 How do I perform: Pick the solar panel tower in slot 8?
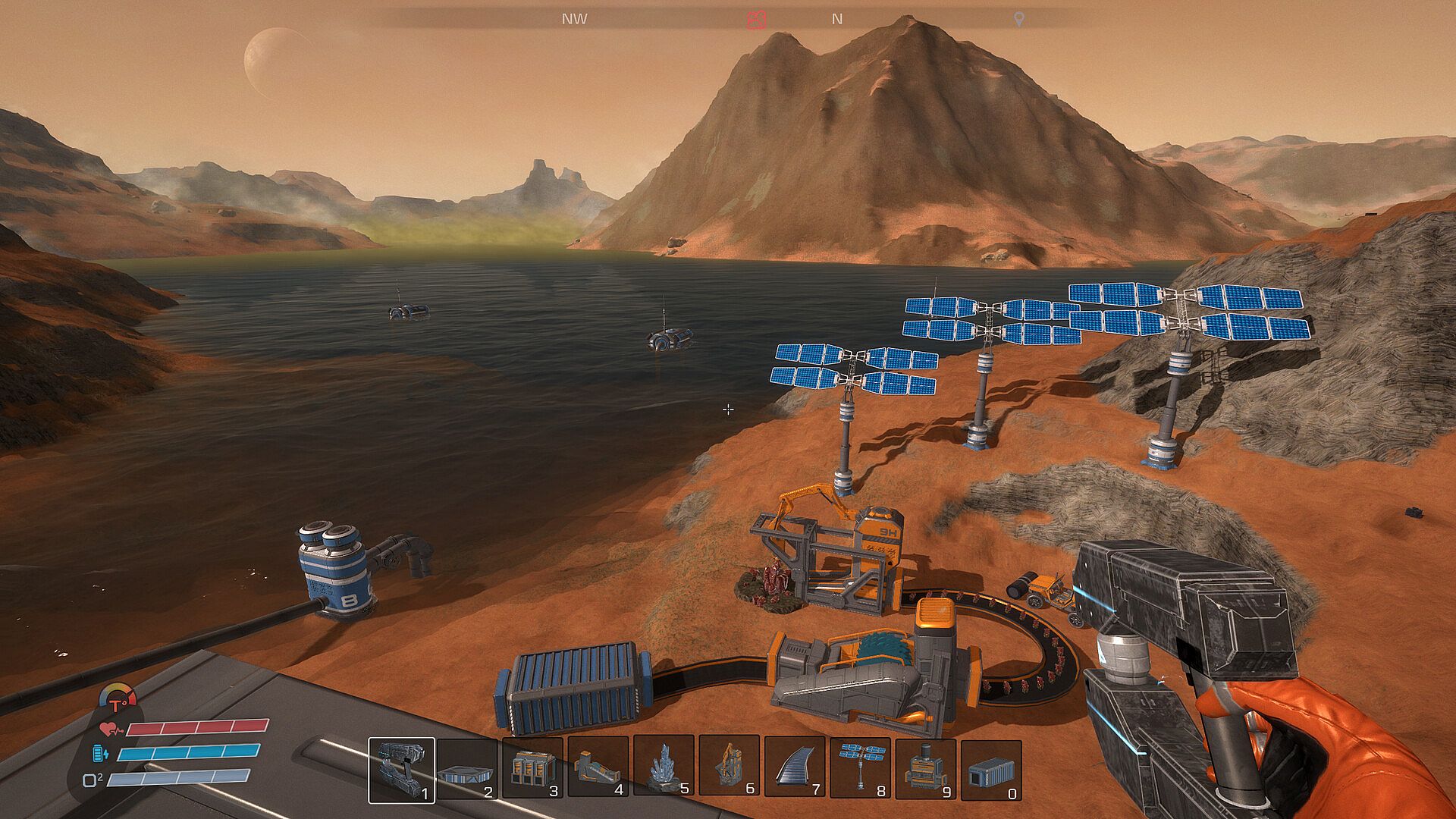pyautogui.click(x=860, y=767)
